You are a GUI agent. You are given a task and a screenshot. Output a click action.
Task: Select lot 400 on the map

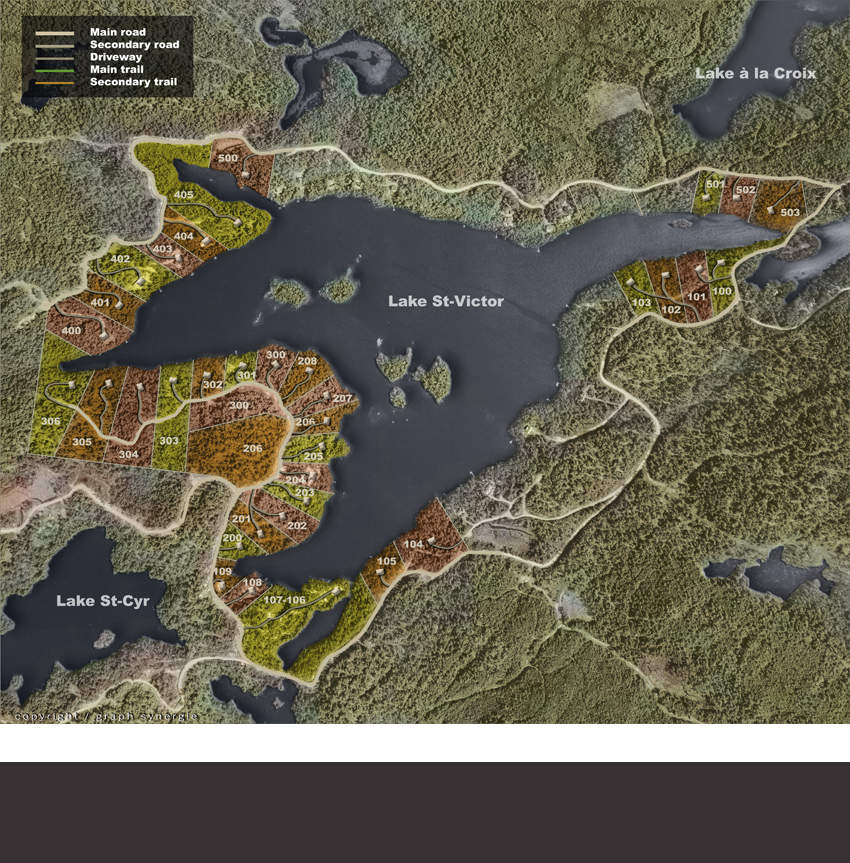[x=71, y=331]
